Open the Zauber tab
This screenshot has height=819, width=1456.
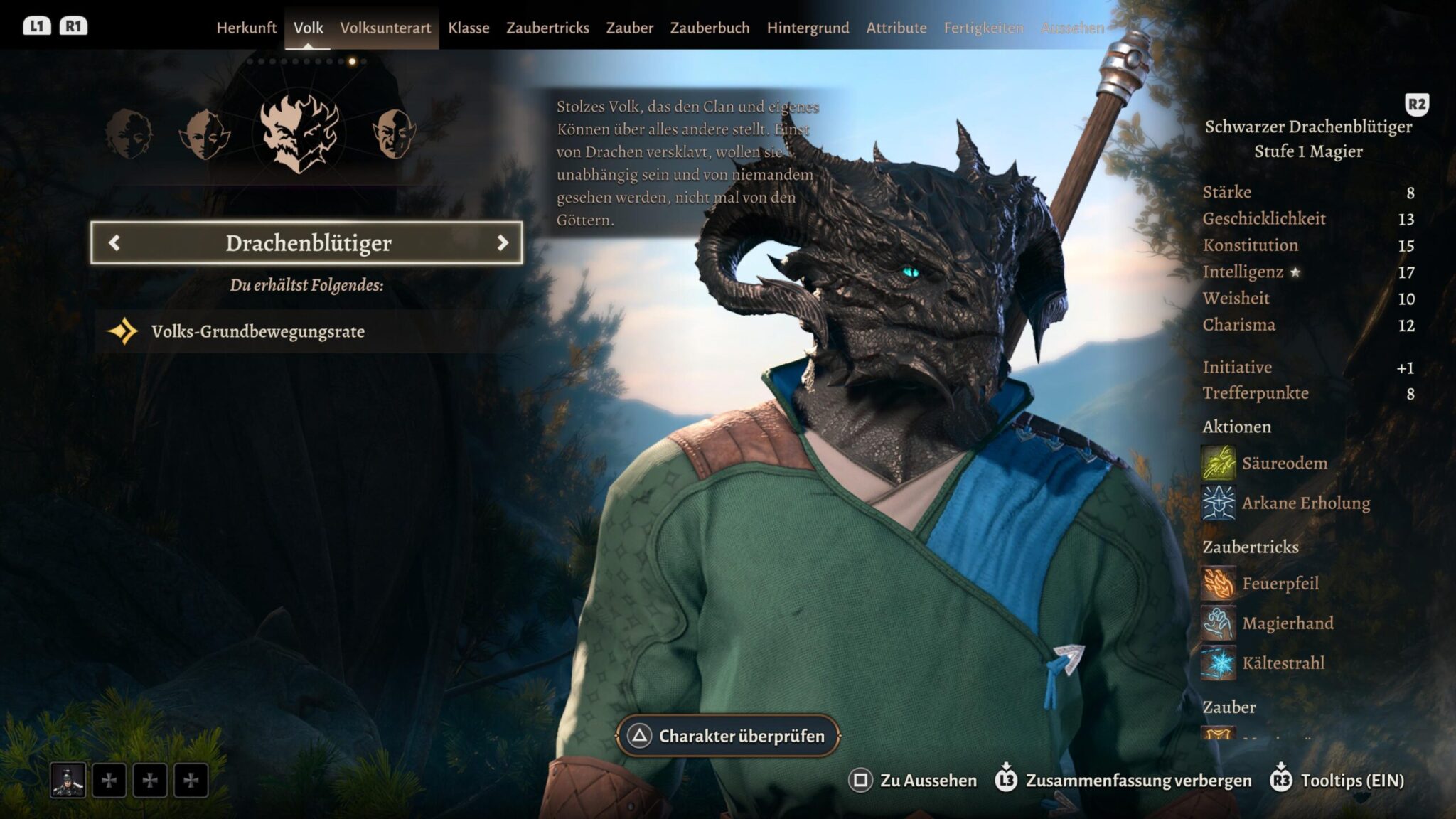click(x=629, y=28)
